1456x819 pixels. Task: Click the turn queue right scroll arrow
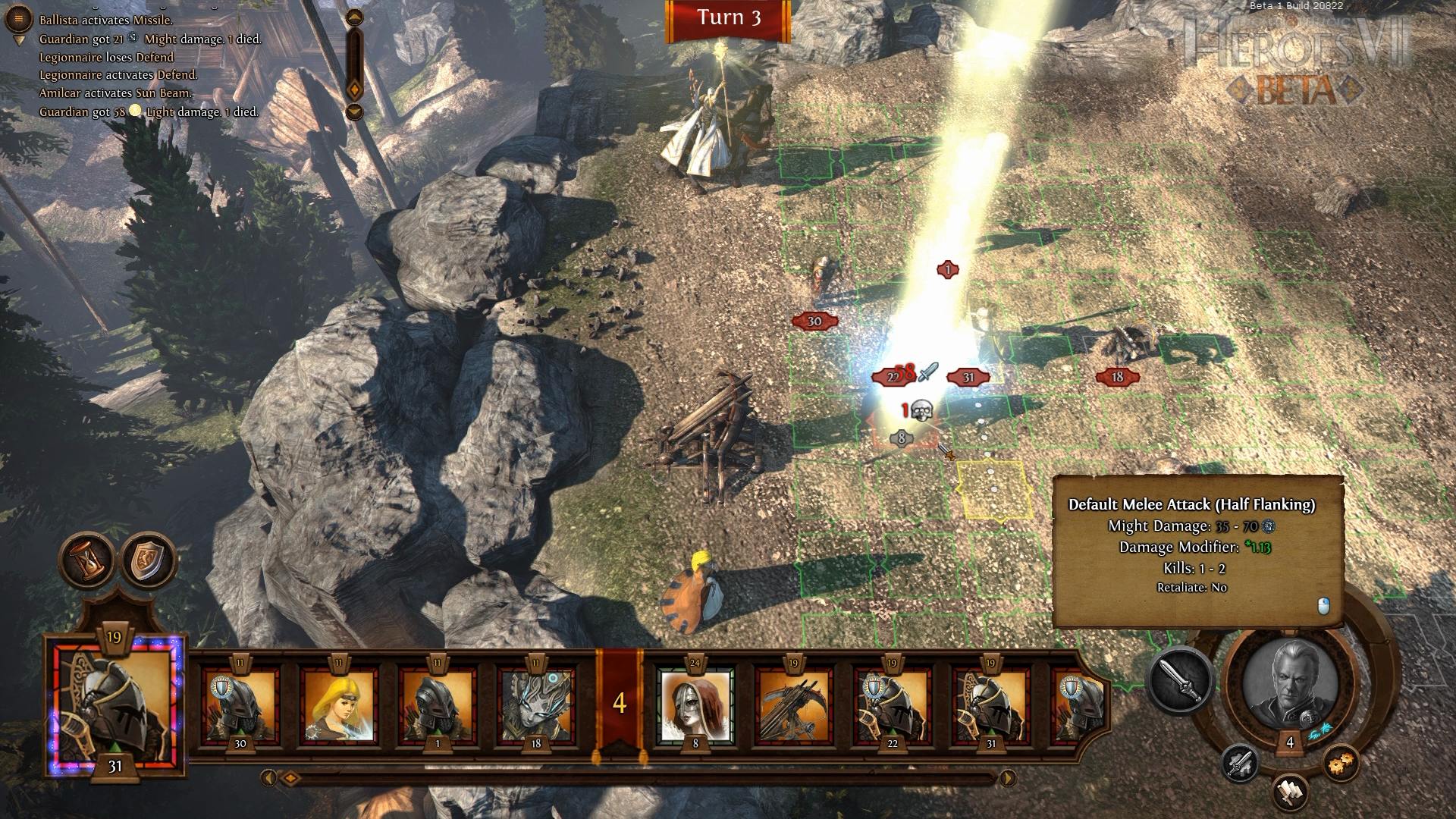click(x=1008, y=777)
